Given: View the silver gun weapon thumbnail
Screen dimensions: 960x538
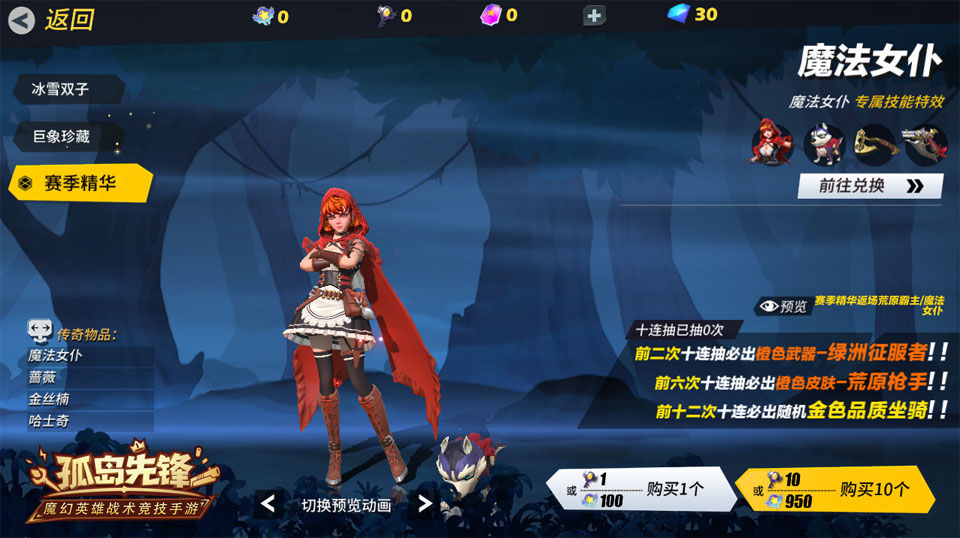Looking at the screenshot, I should (925, 145).
